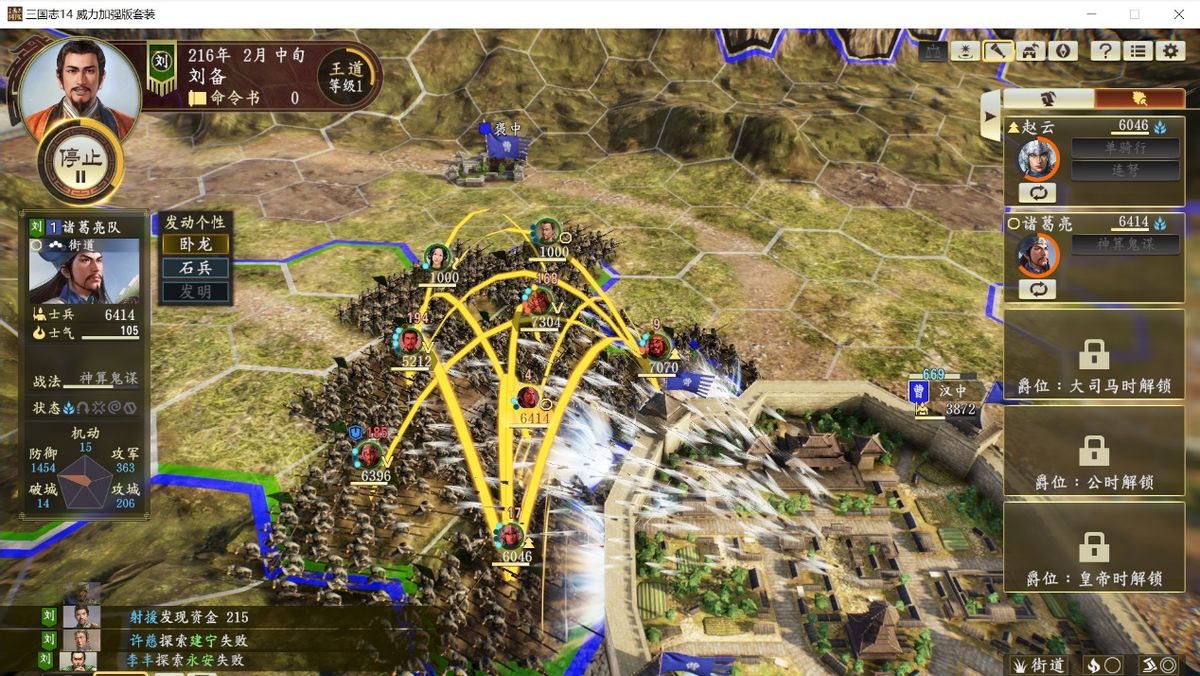This screenshot has width=1200, height=676.
Task: Click the horse and building toolbar icon
Action: [x=1030, y=51]
